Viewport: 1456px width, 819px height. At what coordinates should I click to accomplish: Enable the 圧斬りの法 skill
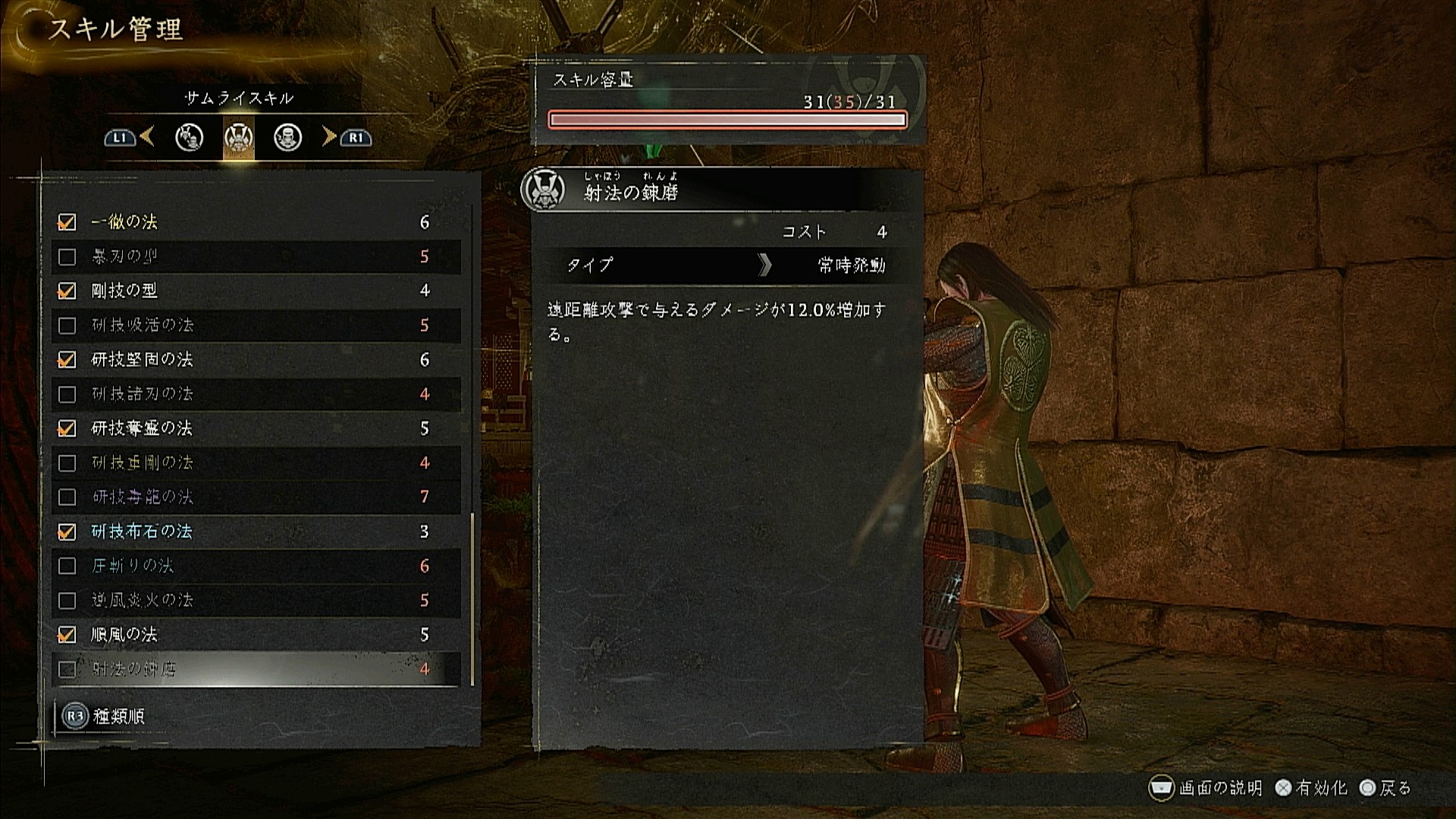67,566
